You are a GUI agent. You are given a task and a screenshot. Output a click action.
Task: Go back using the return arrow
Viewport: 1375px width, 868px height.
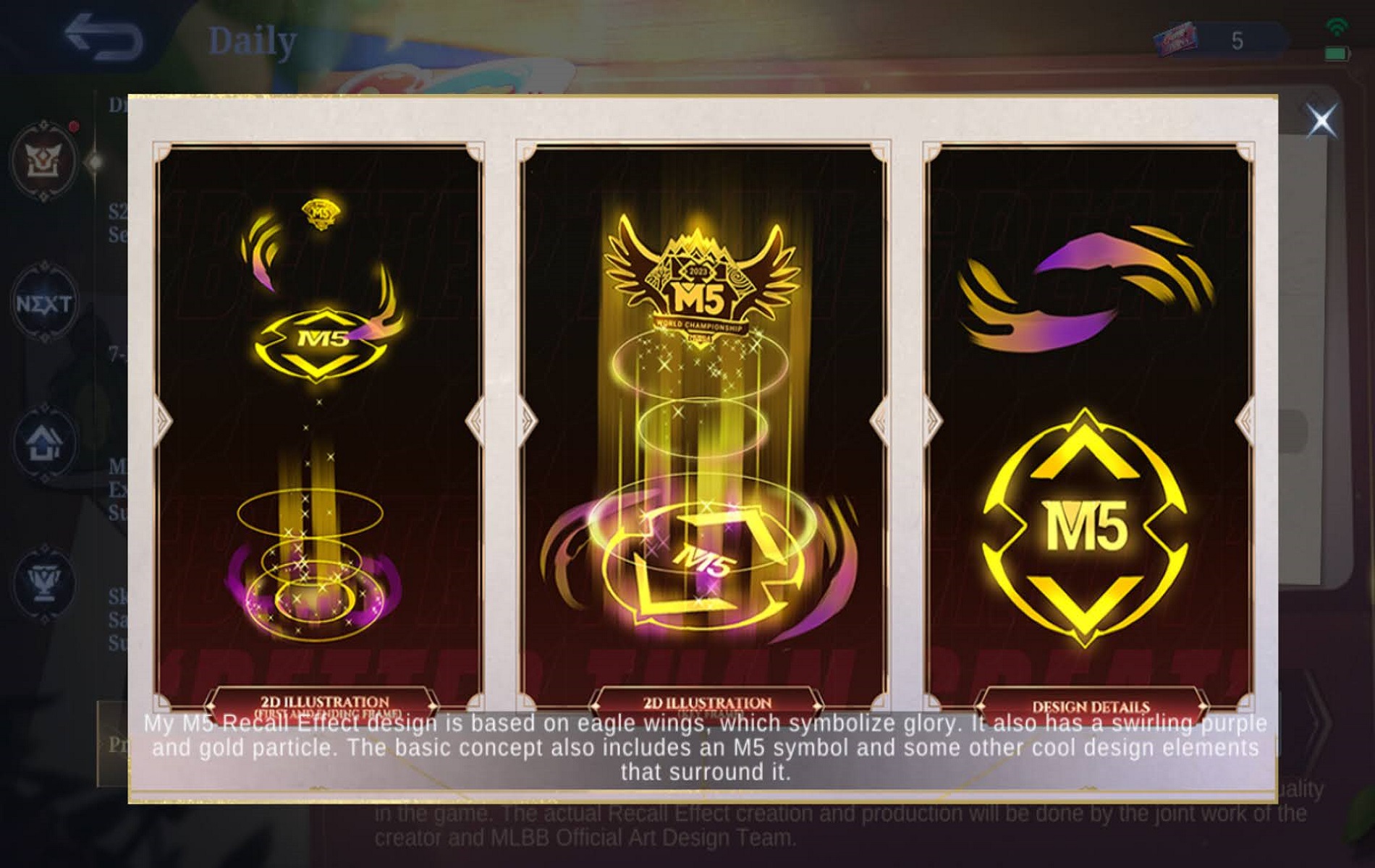[103, 38]
